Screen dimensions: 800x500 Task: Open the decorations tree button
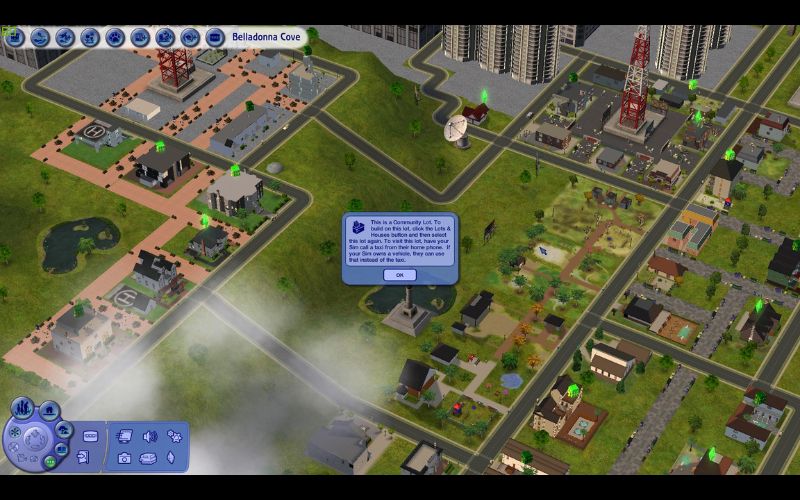64,427
